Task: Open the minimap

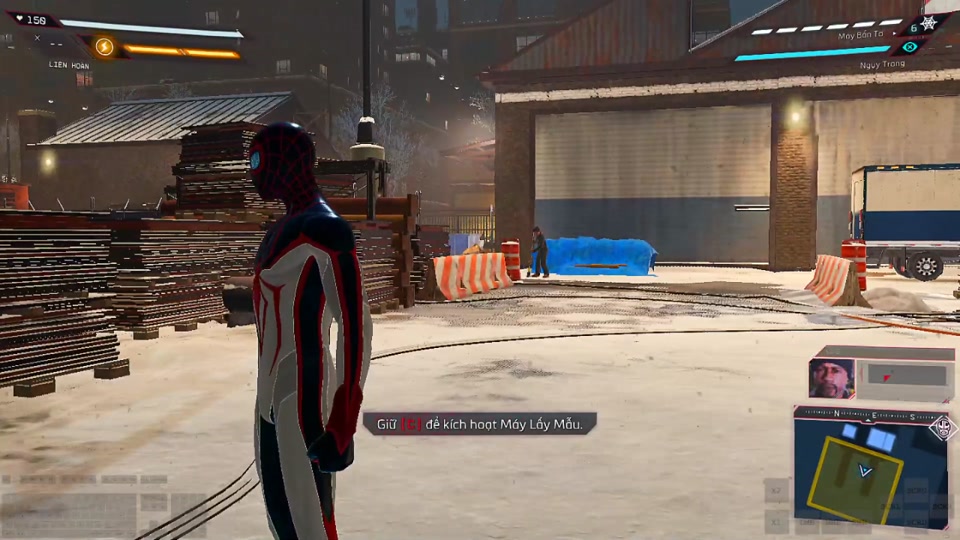Action: point(869,468)
